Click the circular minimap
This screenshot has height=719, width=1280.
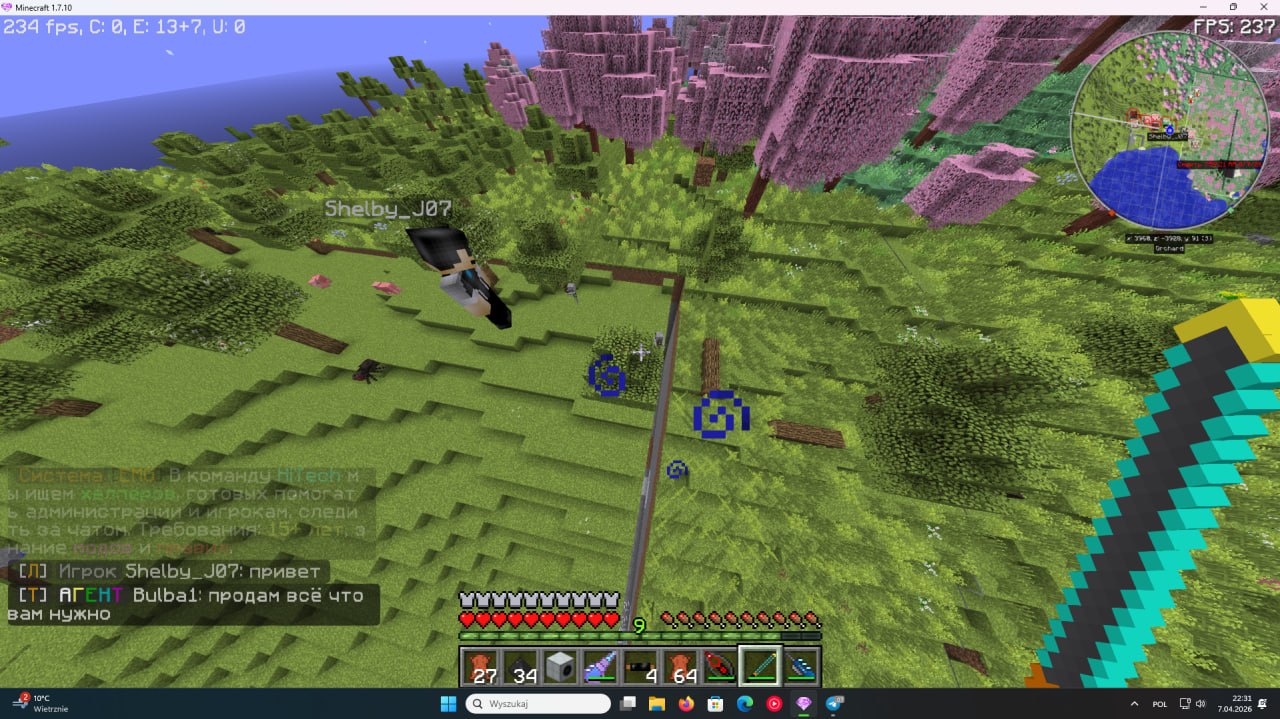coord(1169,131)
